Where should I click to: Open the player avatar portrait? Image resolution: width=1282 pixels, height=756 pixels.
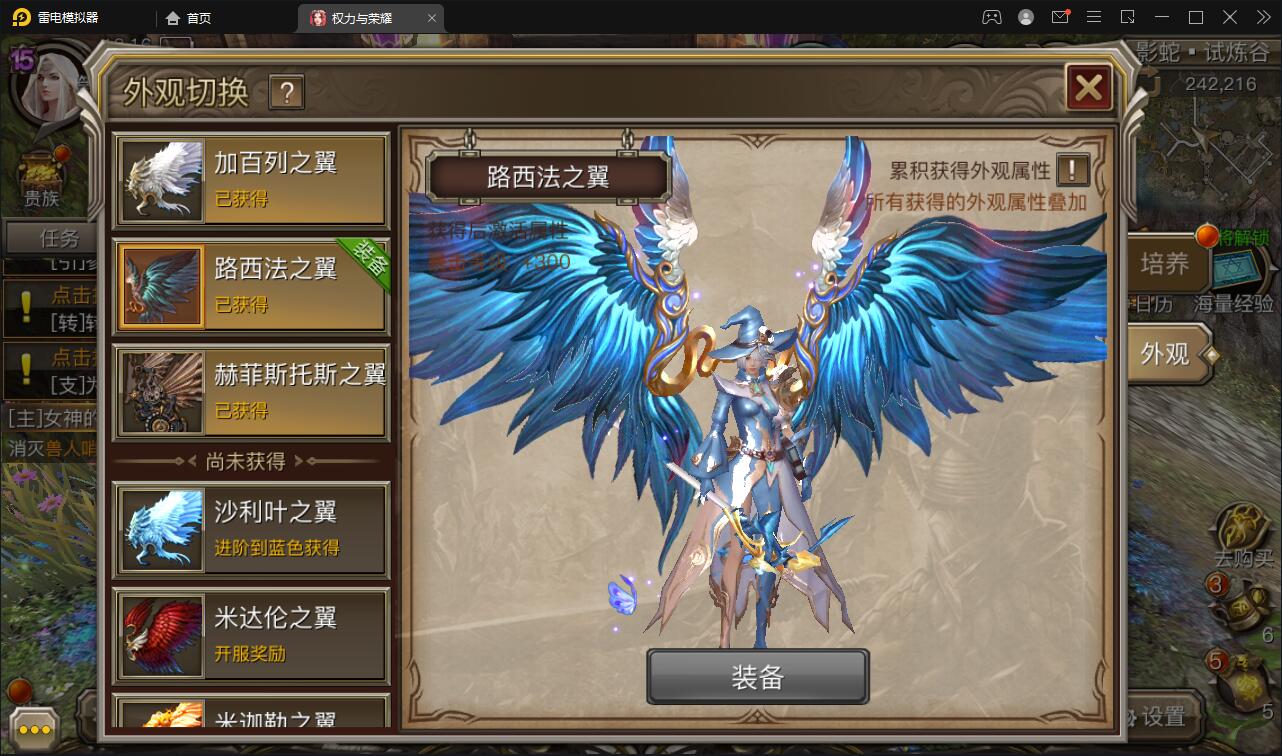(48, 85)
